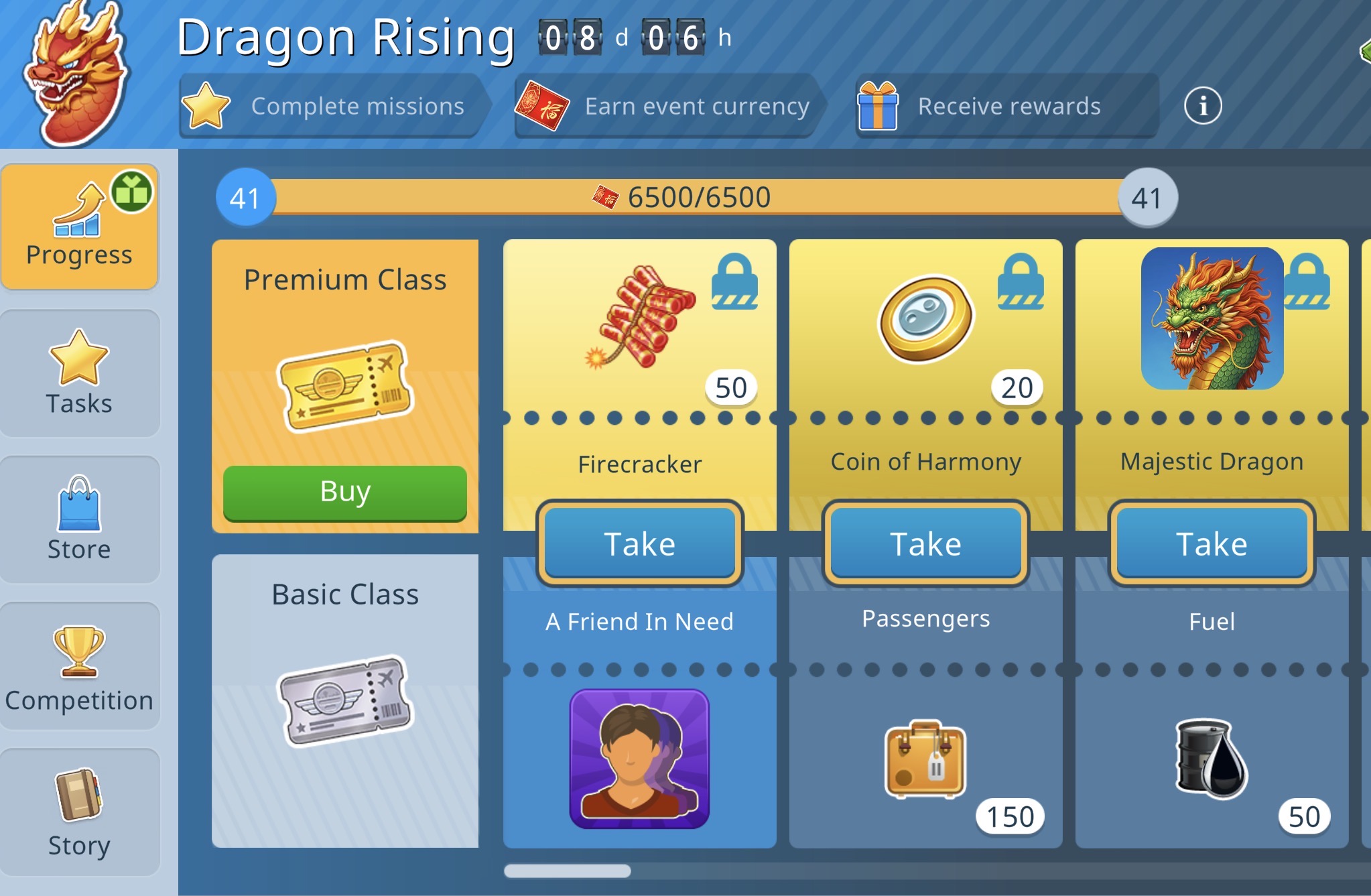Click the Majestic Dragon avatar image
The width and height of the screenshot is (1371, 896).
[1212, 318]
